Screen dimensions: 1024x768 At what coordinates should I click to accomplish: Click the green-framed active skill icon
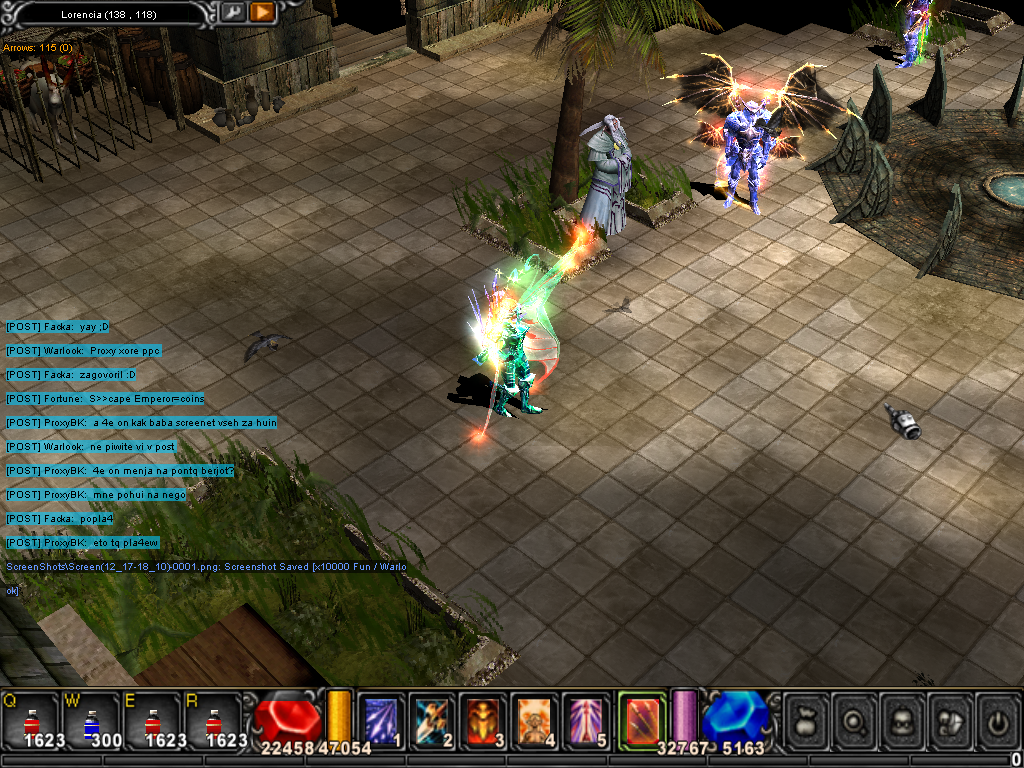pyautogui.click(x=641, y=718)
